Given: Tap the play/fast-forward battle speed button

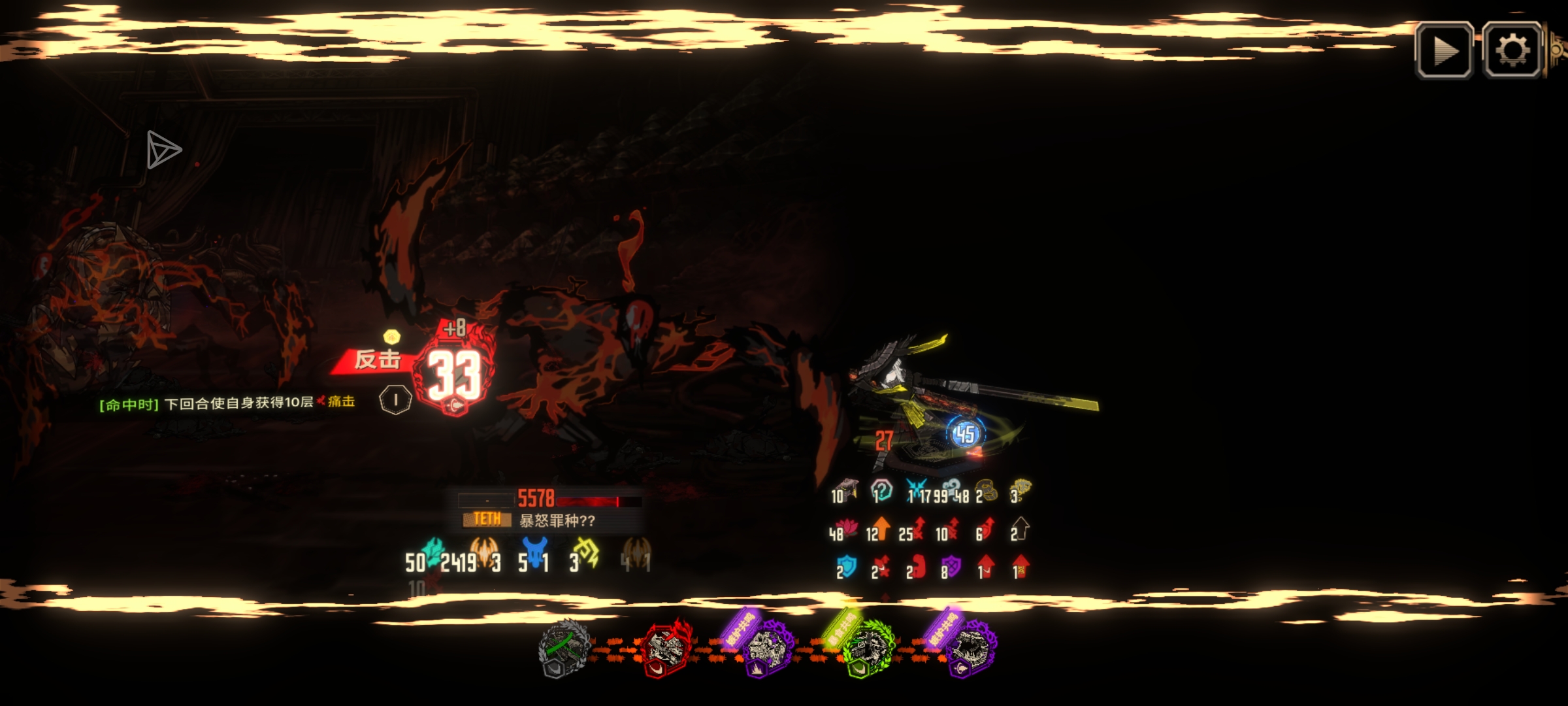Looking at the screenshot, I should (x=1444, y=50).
